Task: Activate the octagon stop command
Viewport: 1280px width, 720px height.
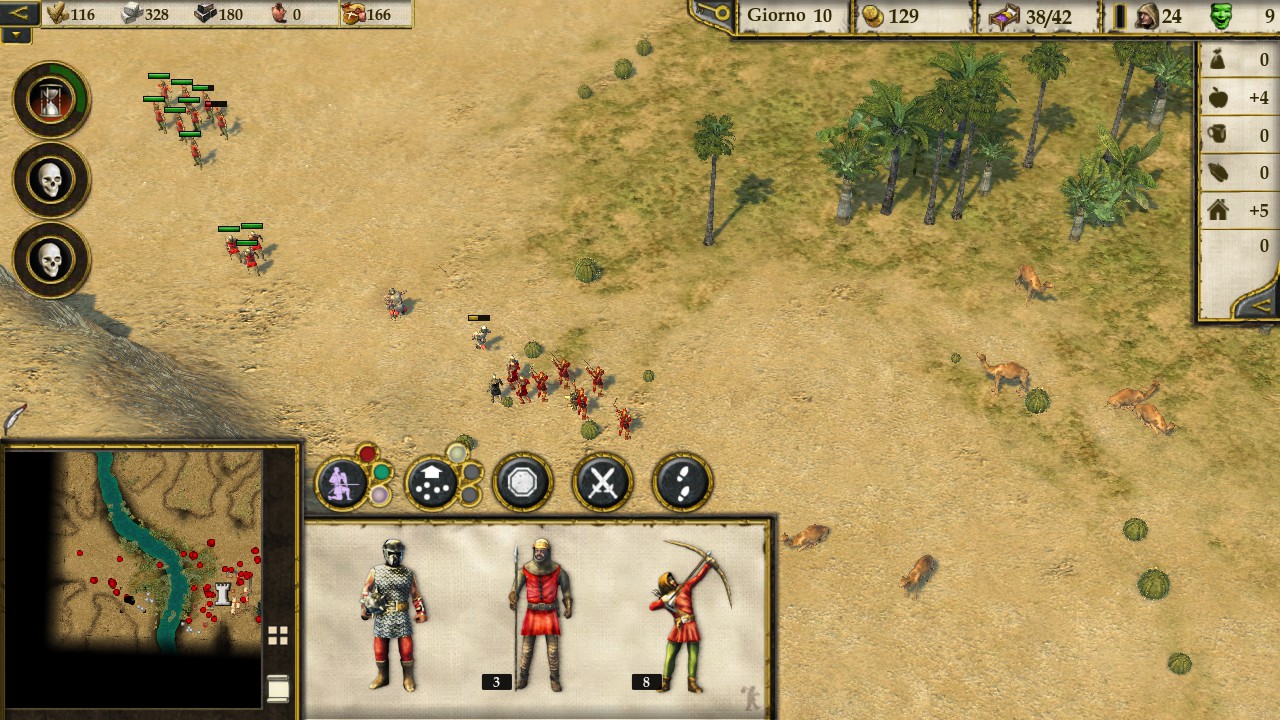Action: click(x=522, y=483)
